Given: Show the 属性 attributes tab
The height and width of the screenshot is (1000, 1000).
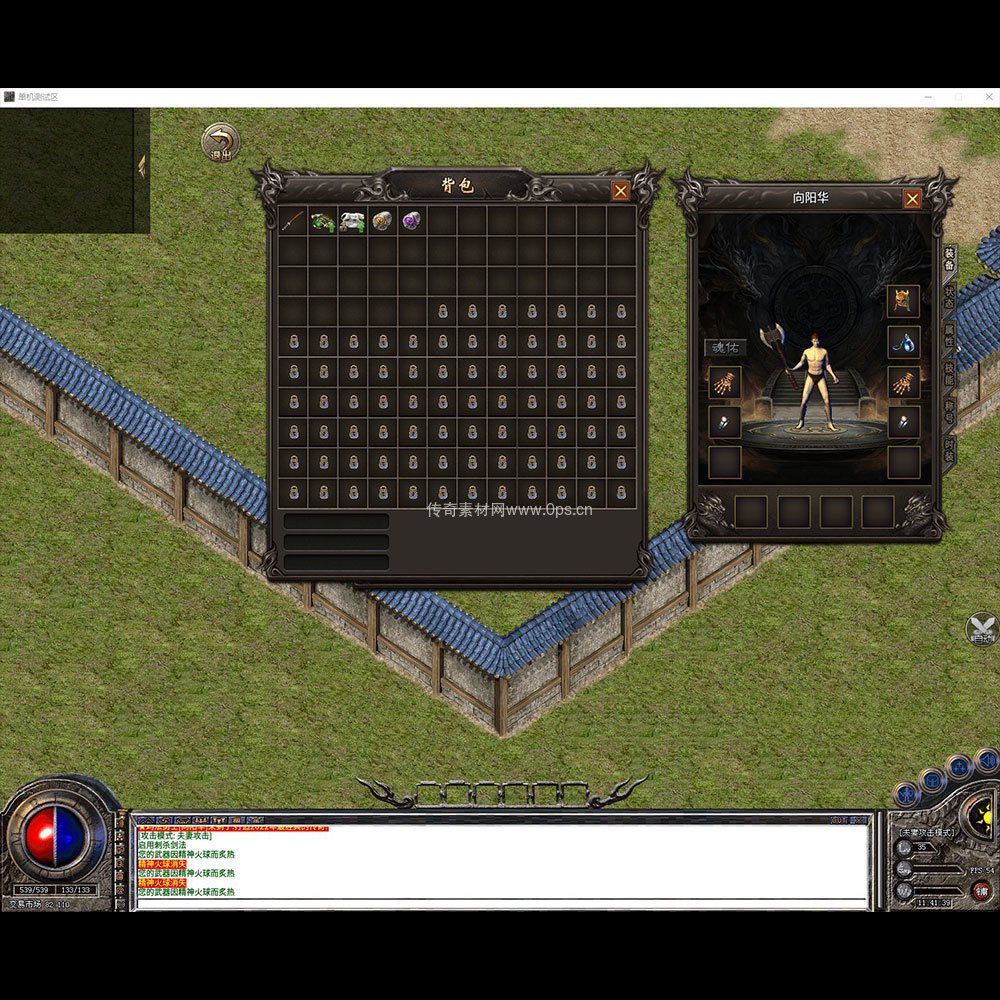Looking at the screenshot, I should [x=949, y=335].
